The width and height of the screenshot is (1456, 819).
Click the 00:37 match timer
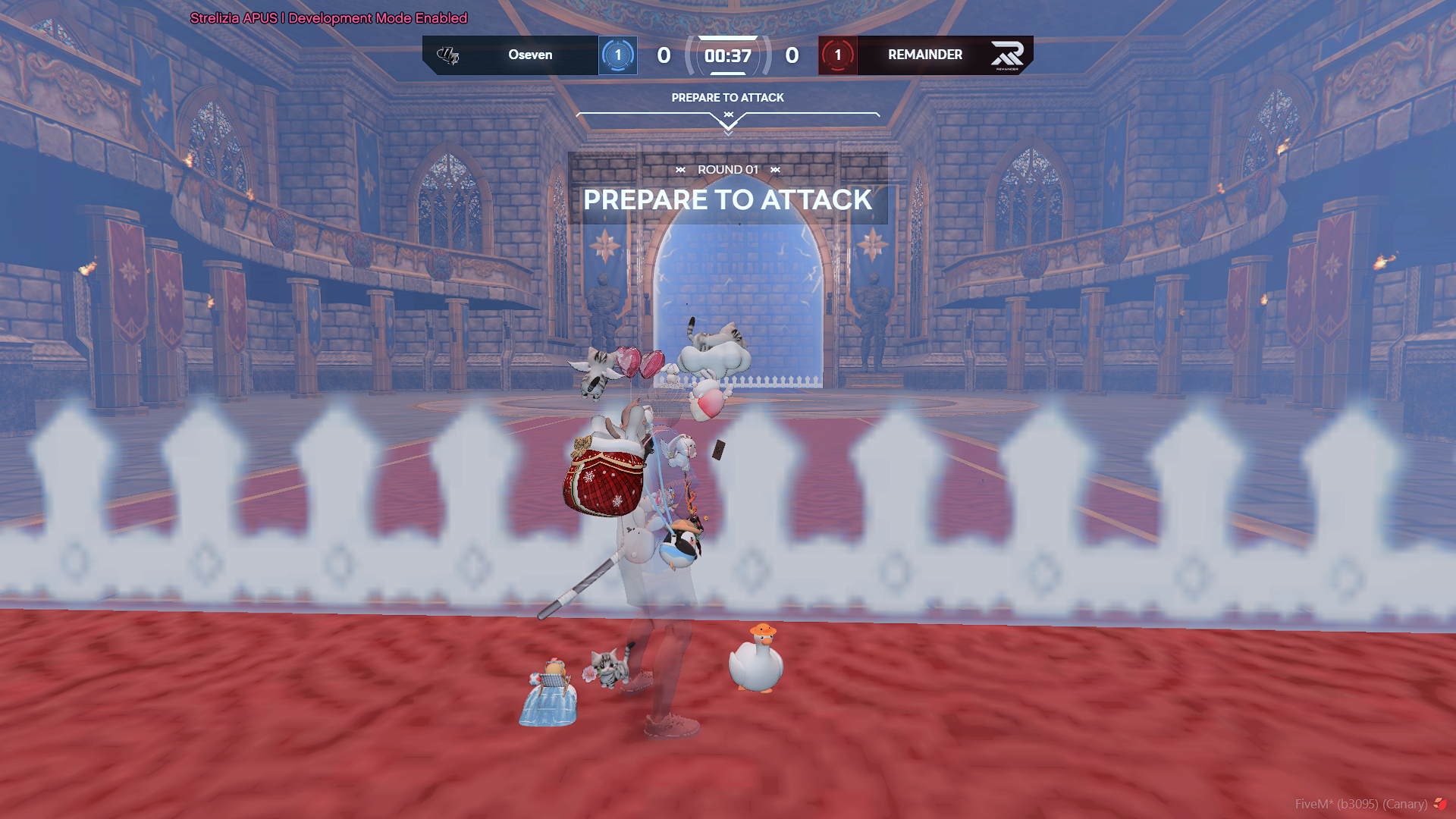click(x=728, y=55)
